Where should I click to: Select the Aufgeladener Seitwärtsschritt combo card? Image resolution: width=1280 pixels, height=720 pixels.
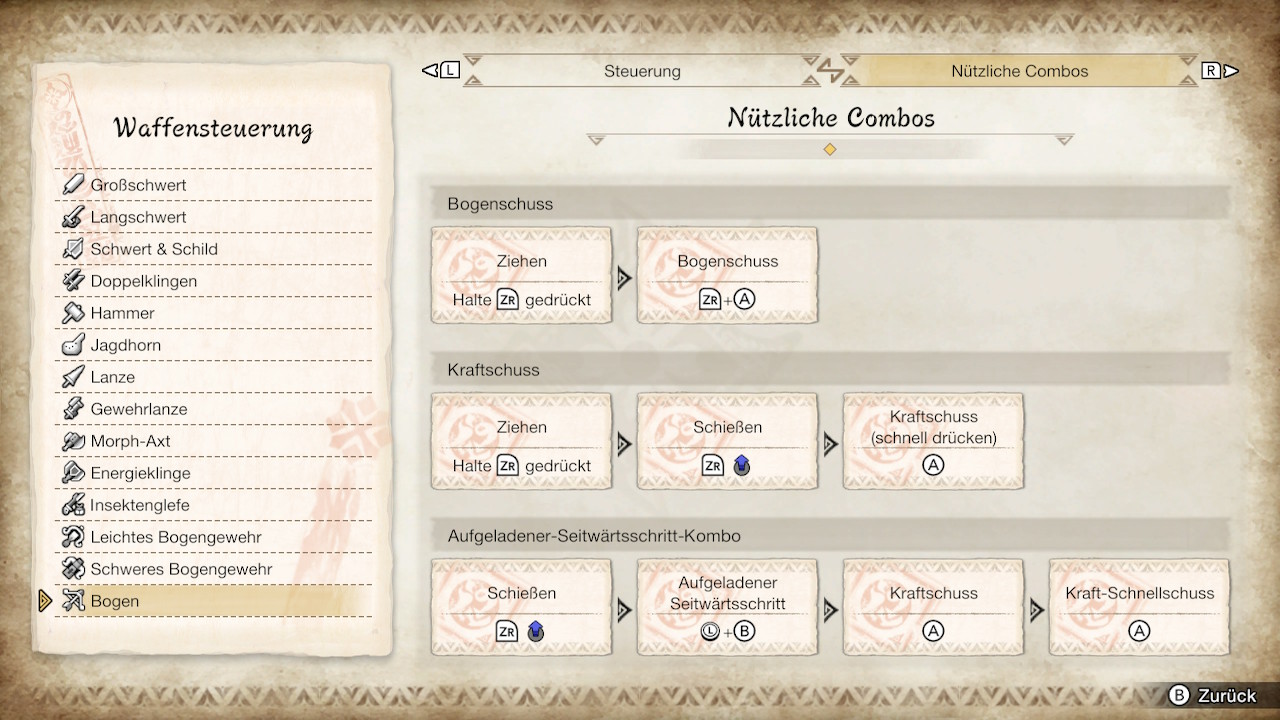pos(727,607)
